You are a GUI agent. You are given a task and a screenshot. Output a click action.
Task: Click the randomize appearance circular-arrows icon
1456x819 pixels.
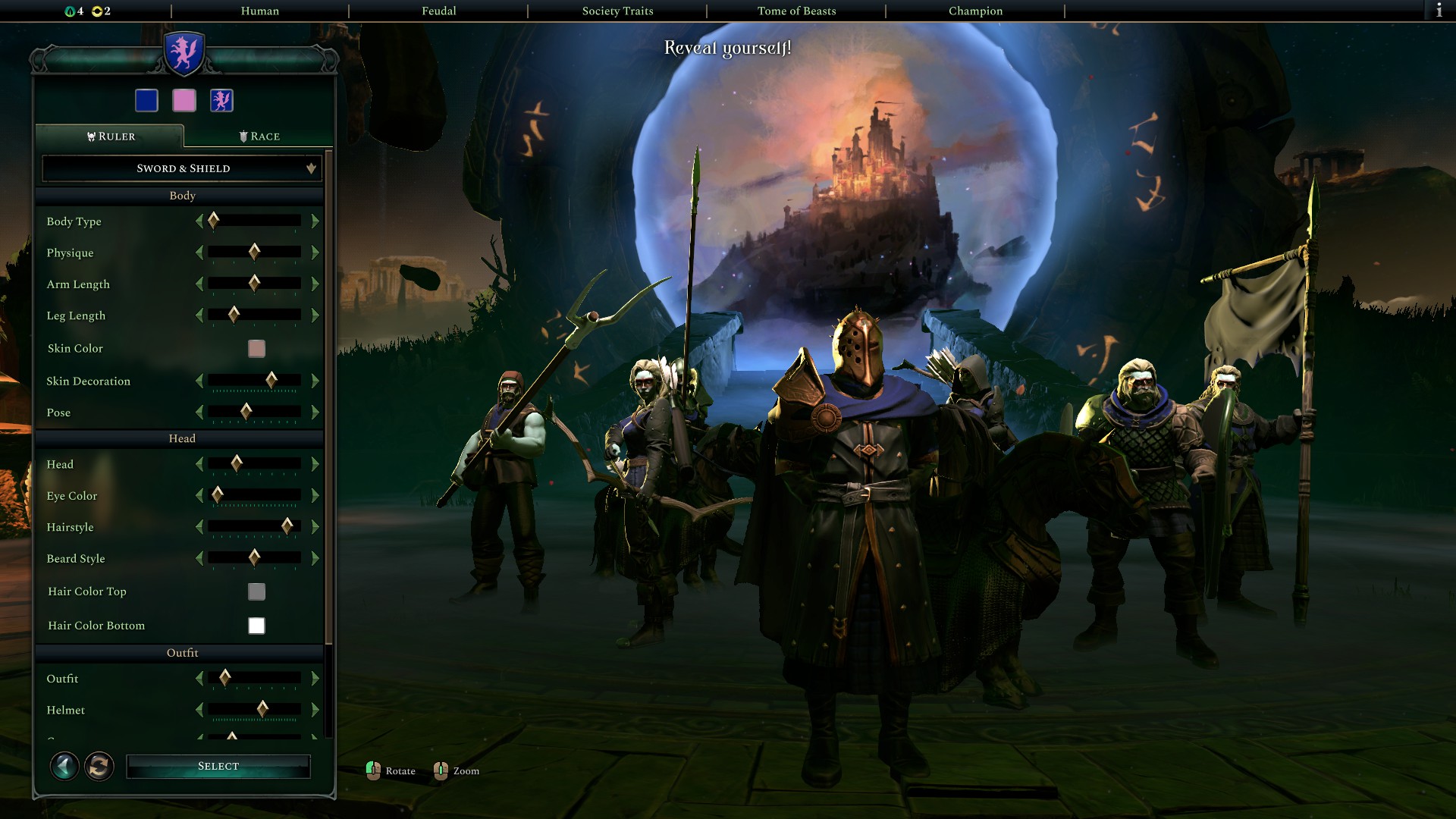tap(99, 767)
